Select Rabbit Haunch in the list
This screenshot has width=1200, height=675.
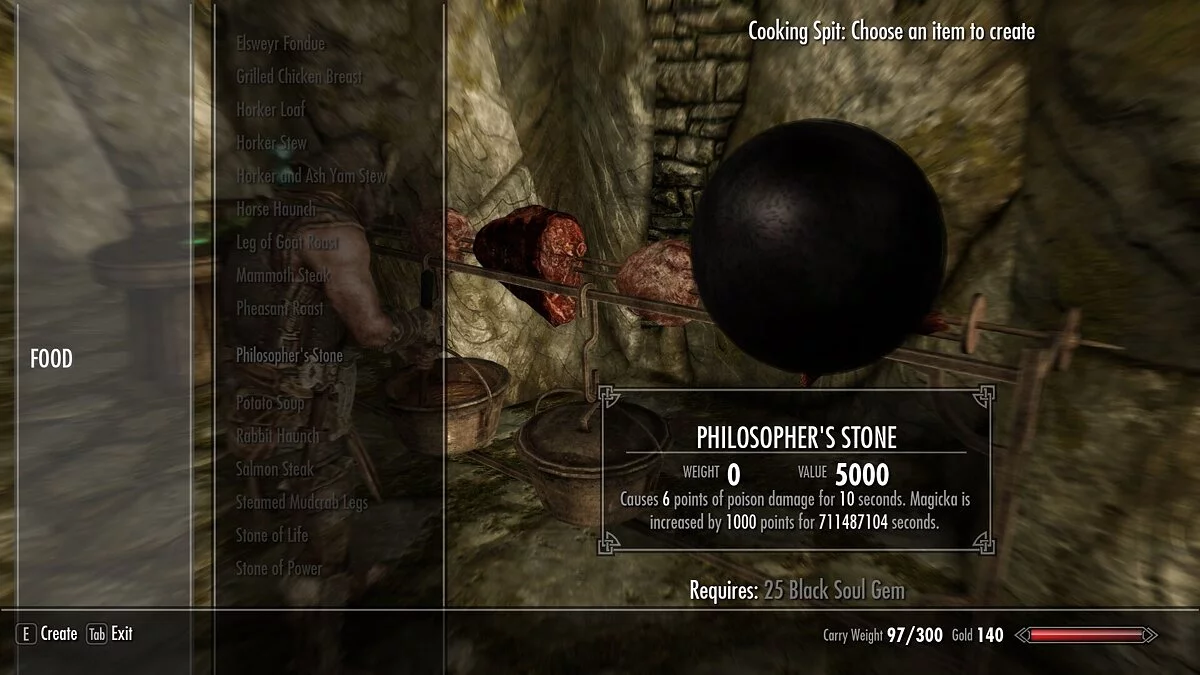click(277, 435)
